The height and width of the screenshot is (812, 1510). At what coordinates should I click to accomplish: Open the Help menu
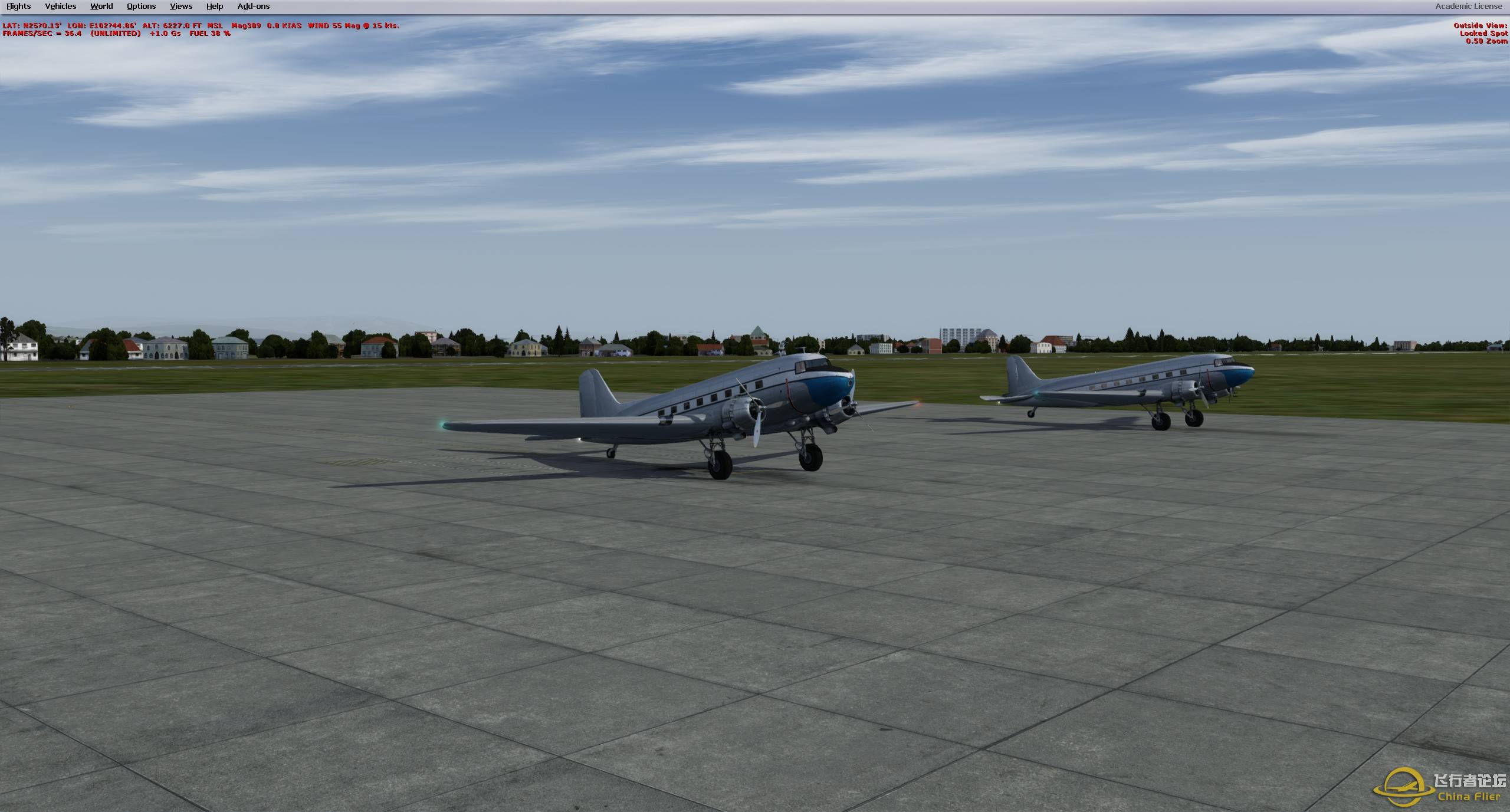coord(214,6)
